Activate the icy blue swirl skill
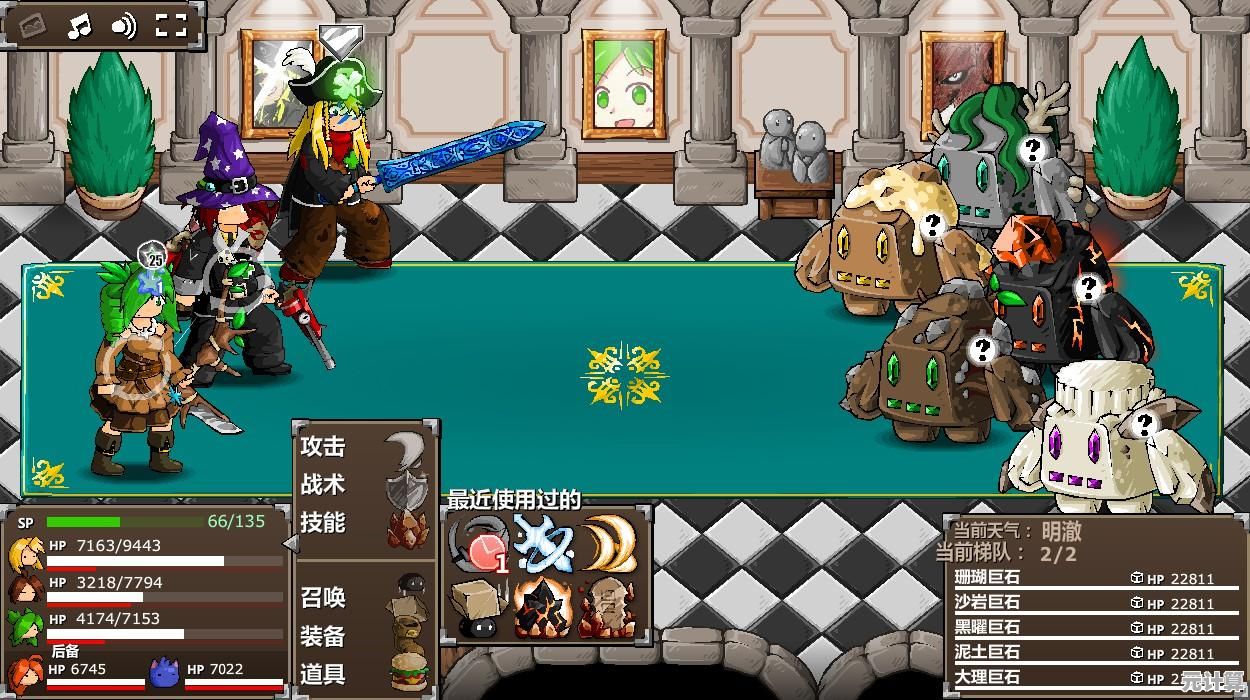The width and height of the screenshot is (1250, 700). pyautogui.click(x=544, y=545)
